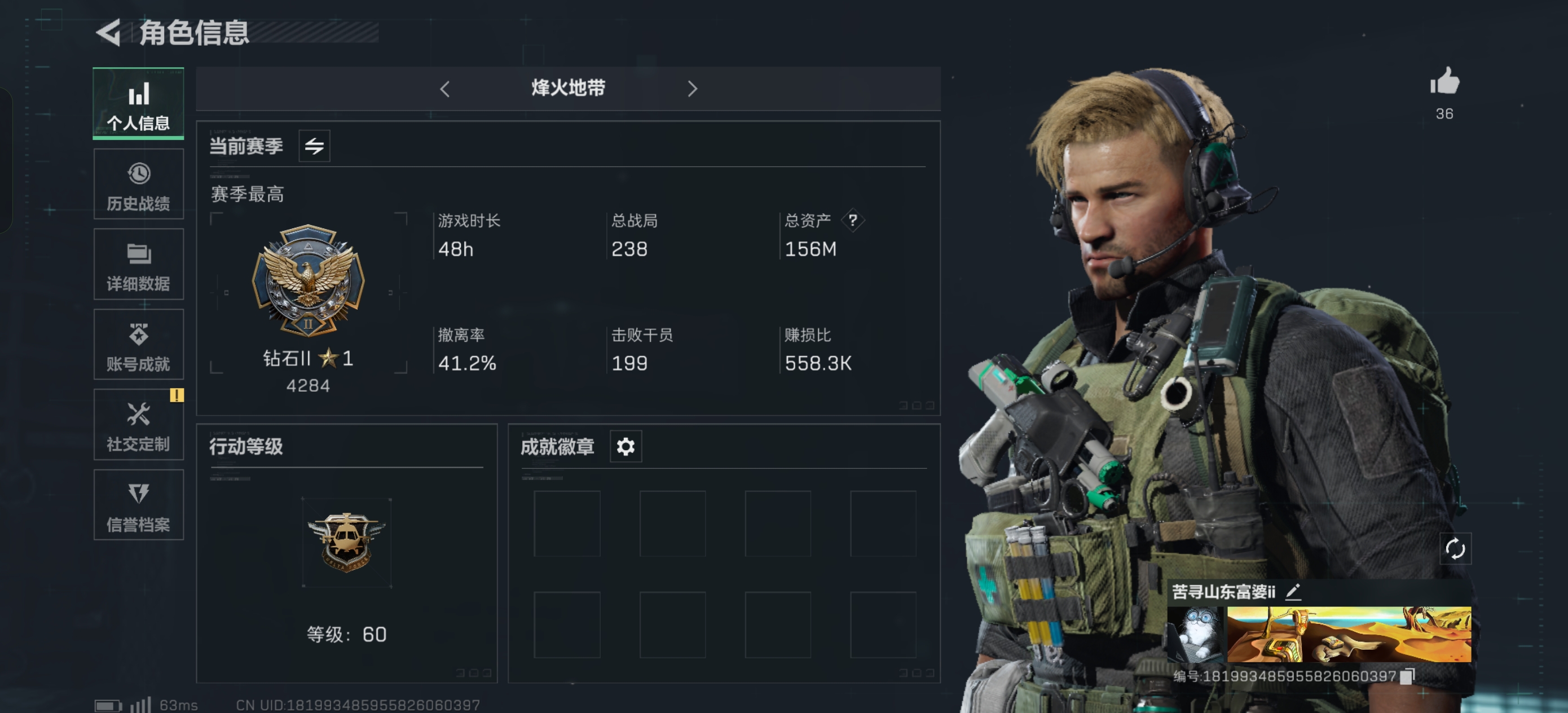Open the 账号成就 tab
Image resolution: width=1568 pixels, height=713 pixels.
[x=138, y=345]
